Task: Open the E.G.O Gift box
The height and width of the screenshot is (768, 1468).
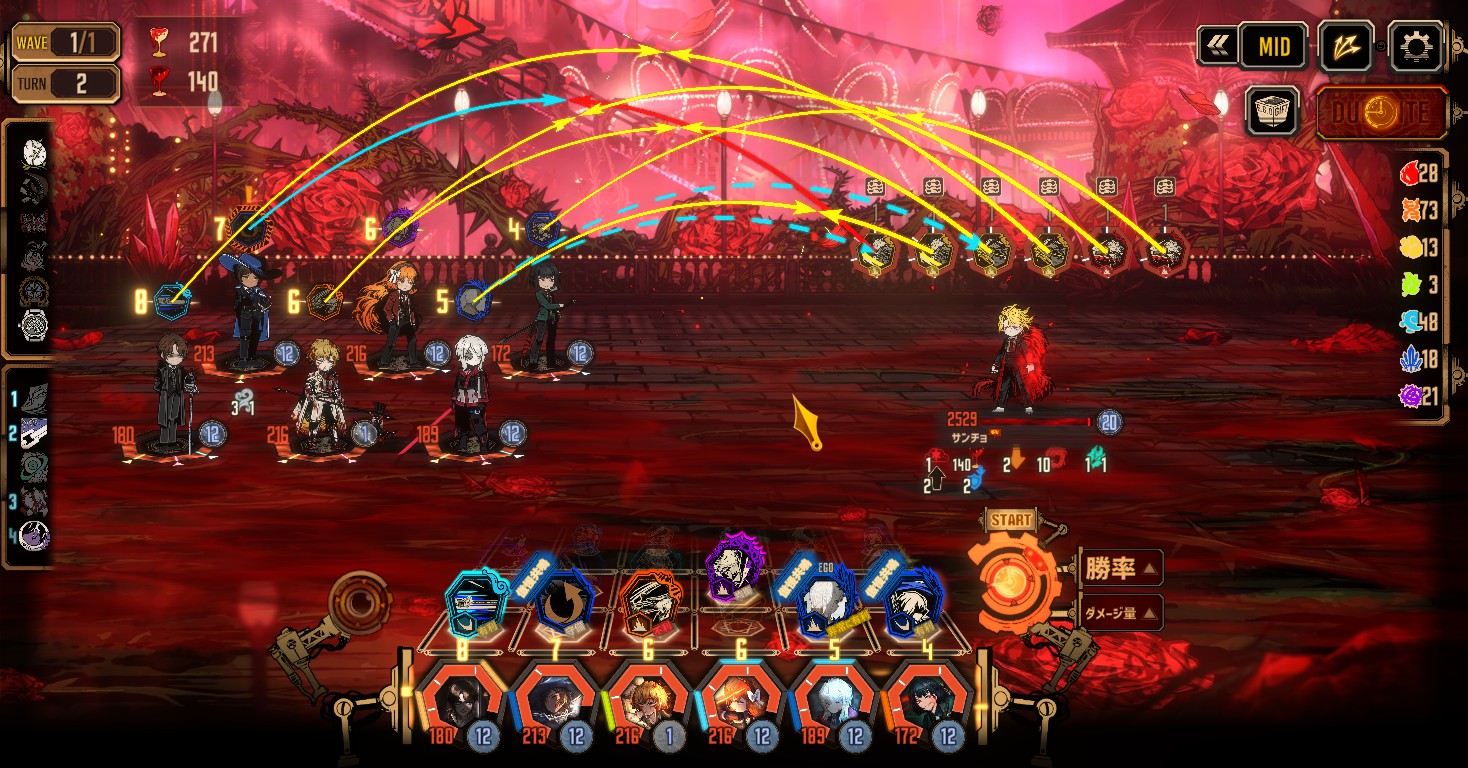Action: pyautogui.click(x=1272, y=110)
